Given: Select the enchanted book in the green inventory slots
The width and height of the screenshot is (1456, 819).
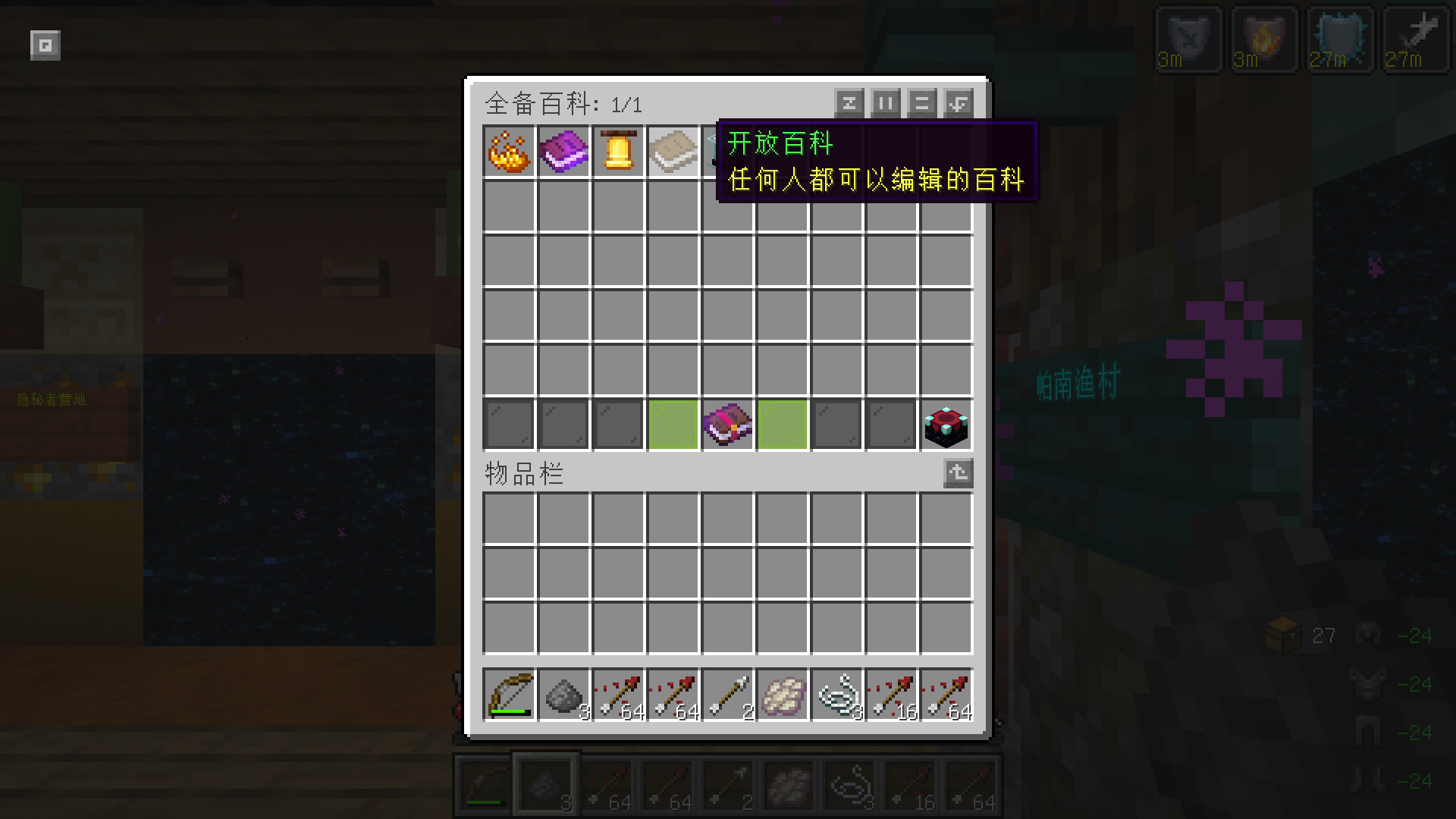Looking at the screenshot, I should tap(728, 425).
